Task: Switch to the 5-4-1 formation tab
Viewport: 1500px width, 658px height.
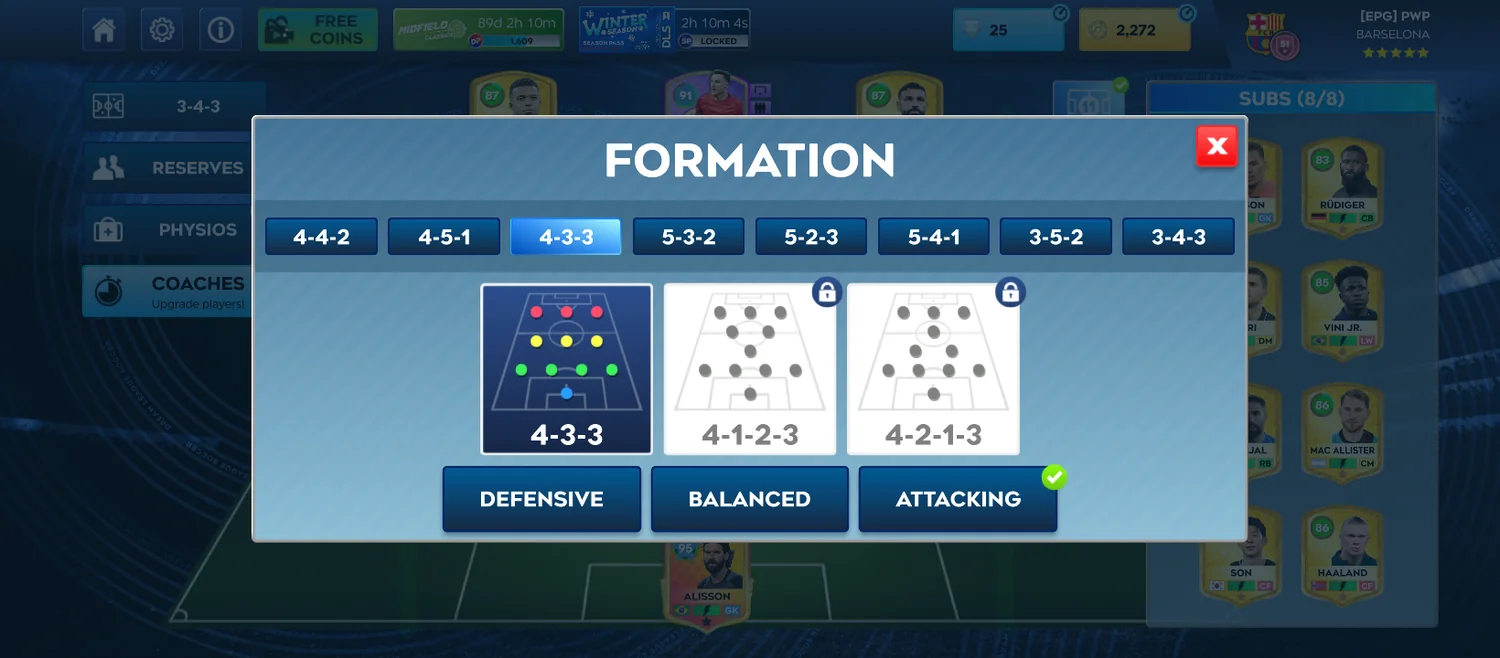Action: point(933,237)
